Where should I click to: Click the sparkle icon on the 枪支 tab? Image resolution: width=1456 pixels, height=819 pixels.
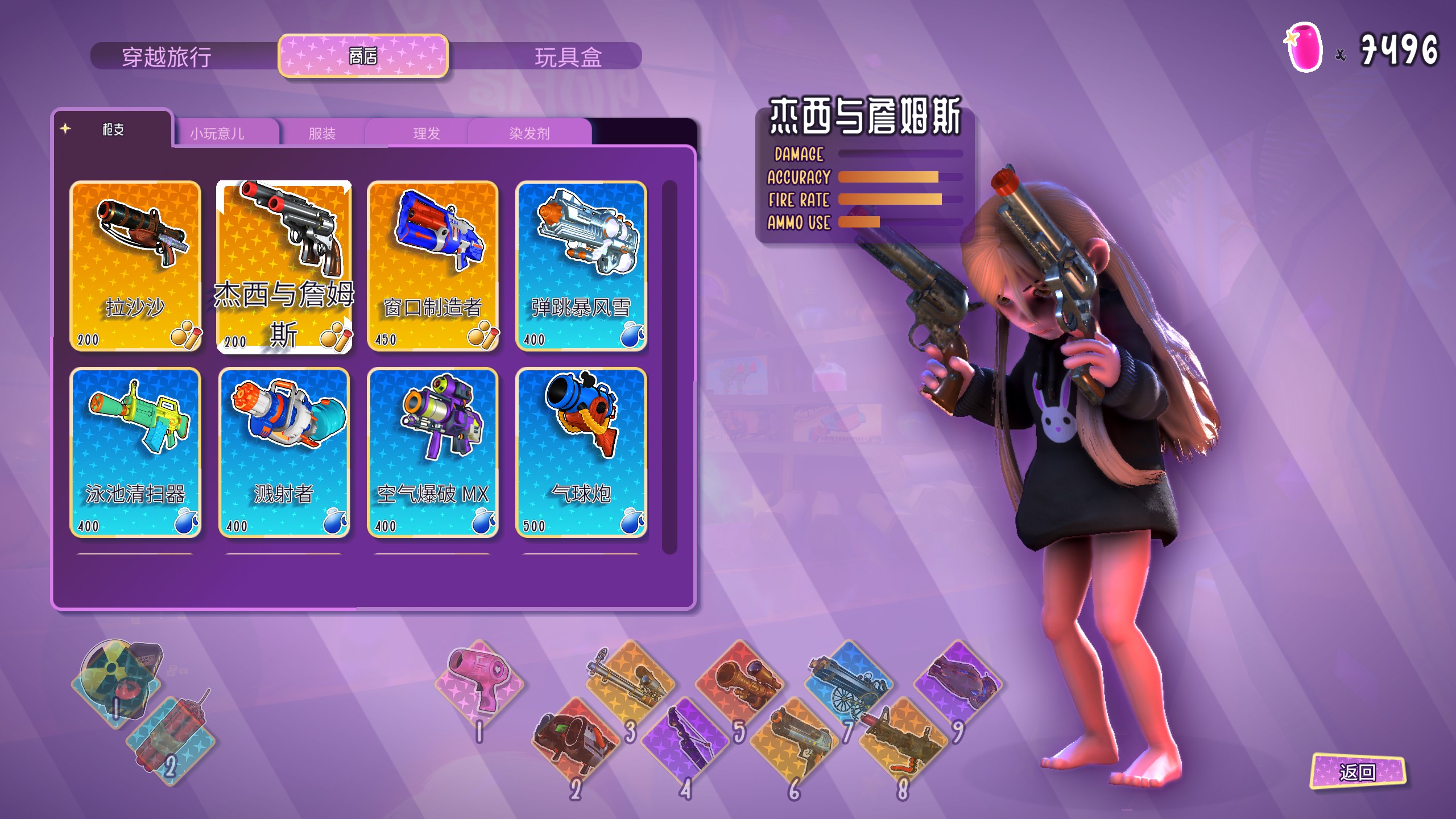(67, 129)
